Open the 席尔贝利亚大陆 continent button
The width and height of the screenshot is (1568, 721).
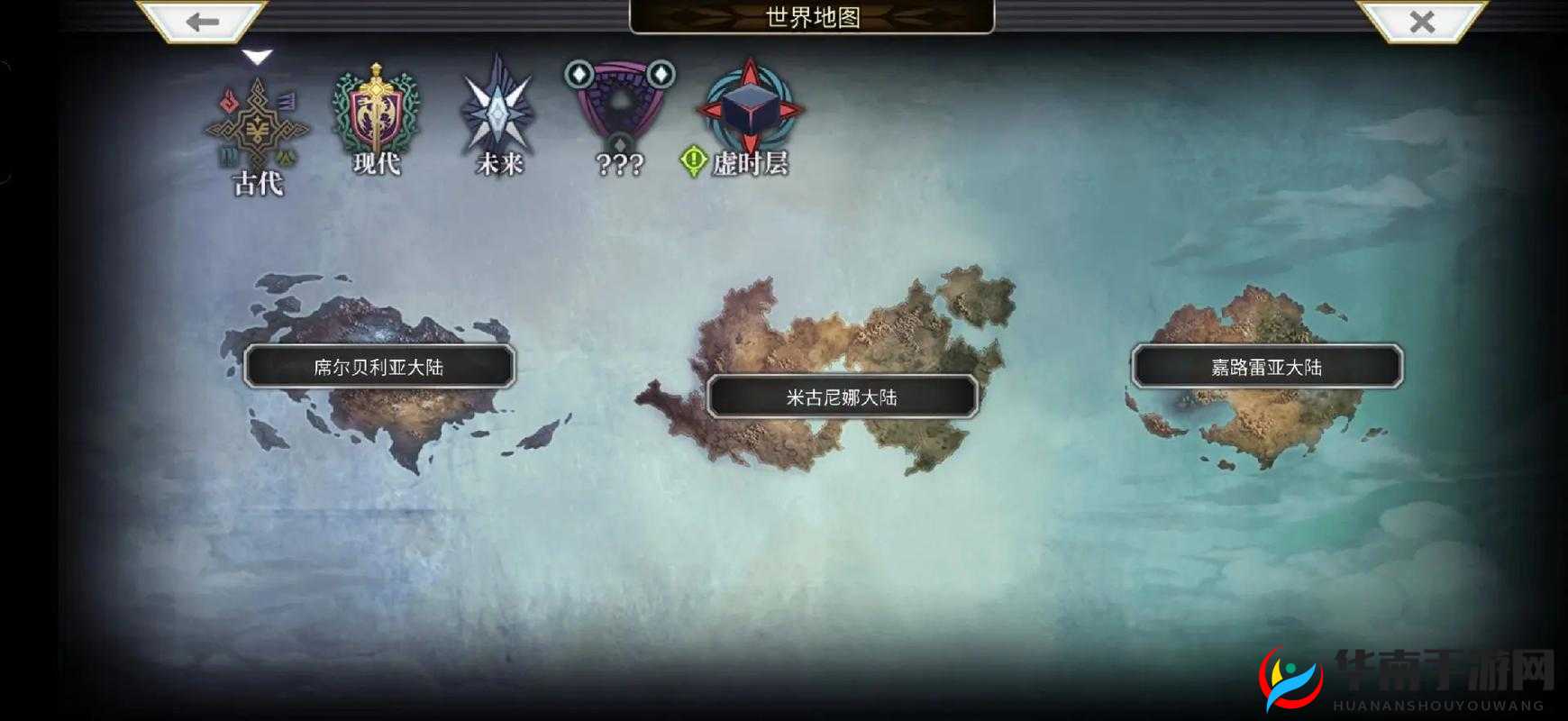point(378,365)
